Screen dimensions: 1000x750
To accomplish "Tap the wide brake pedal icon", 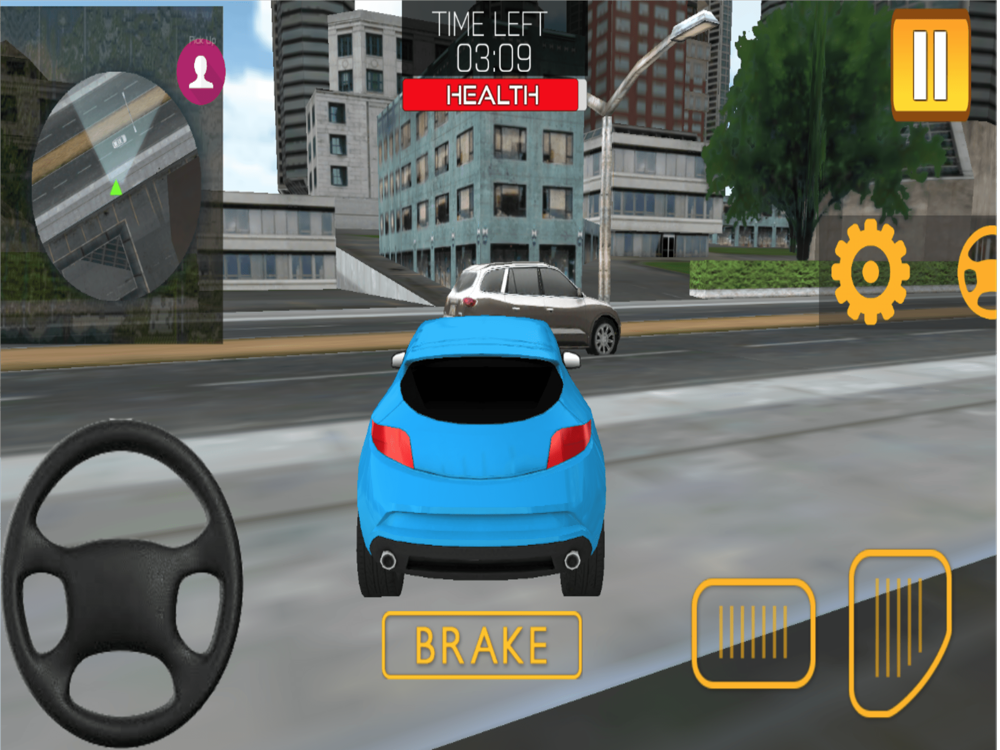I will pyautogui.click(x=753, y=632).
